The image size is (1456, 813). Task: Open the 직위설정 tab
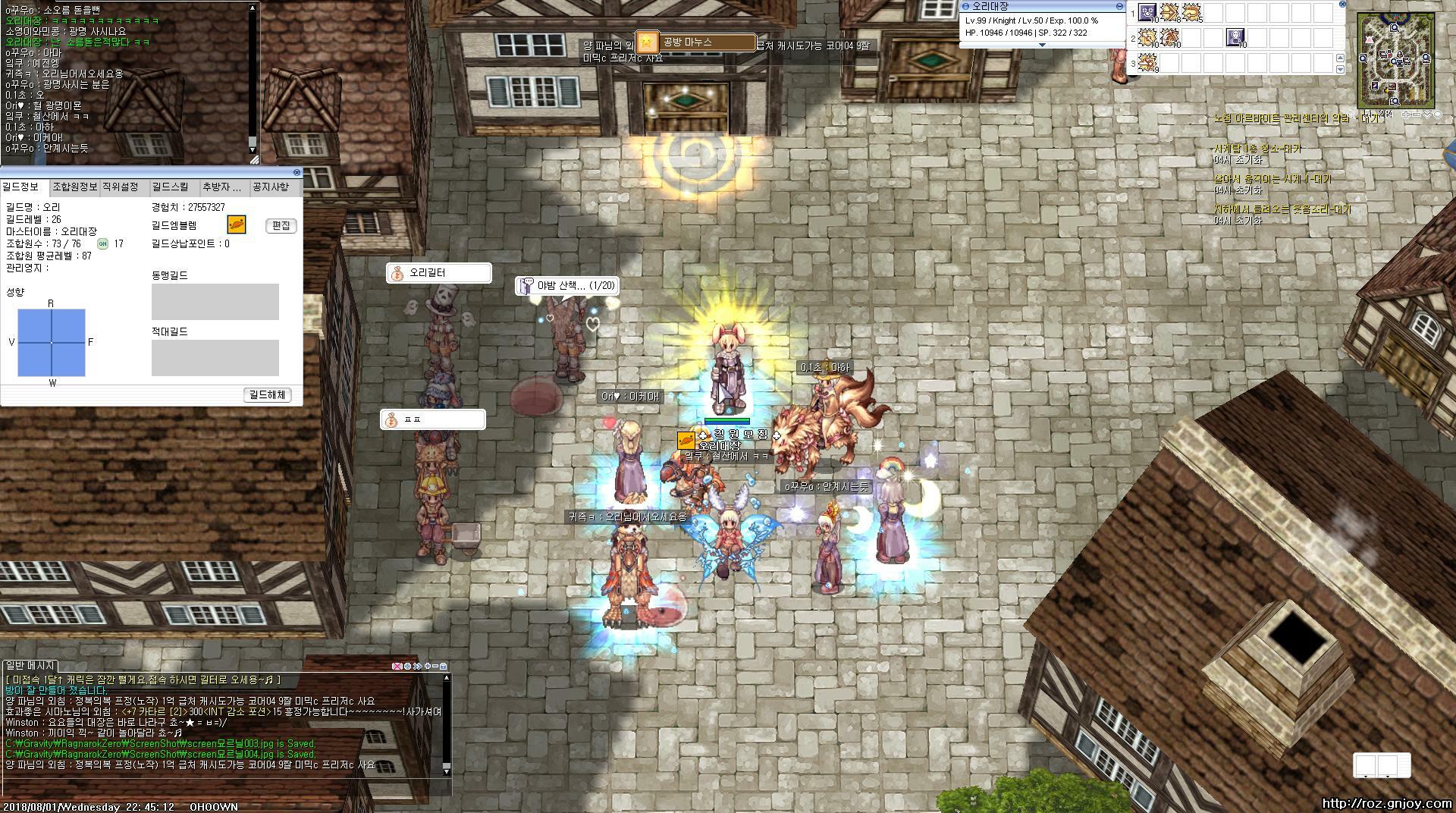point(121,187)
